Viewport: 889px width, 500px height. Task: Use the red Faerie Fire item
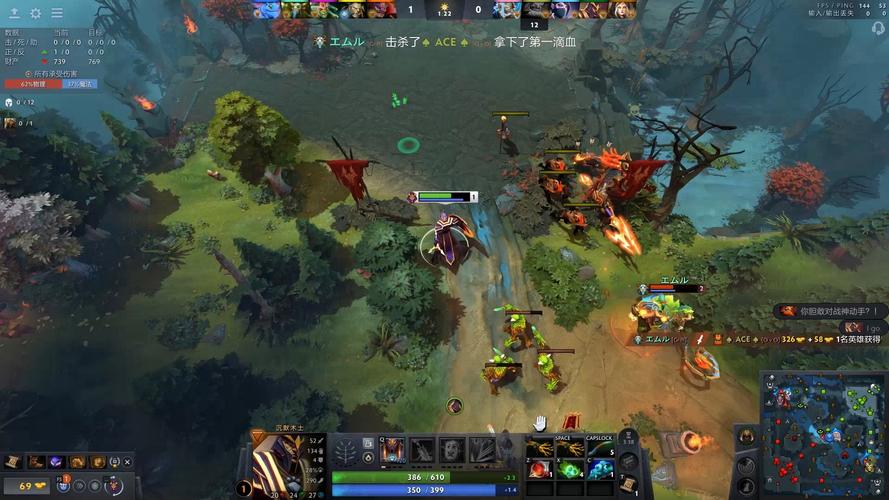coord(541,470)
